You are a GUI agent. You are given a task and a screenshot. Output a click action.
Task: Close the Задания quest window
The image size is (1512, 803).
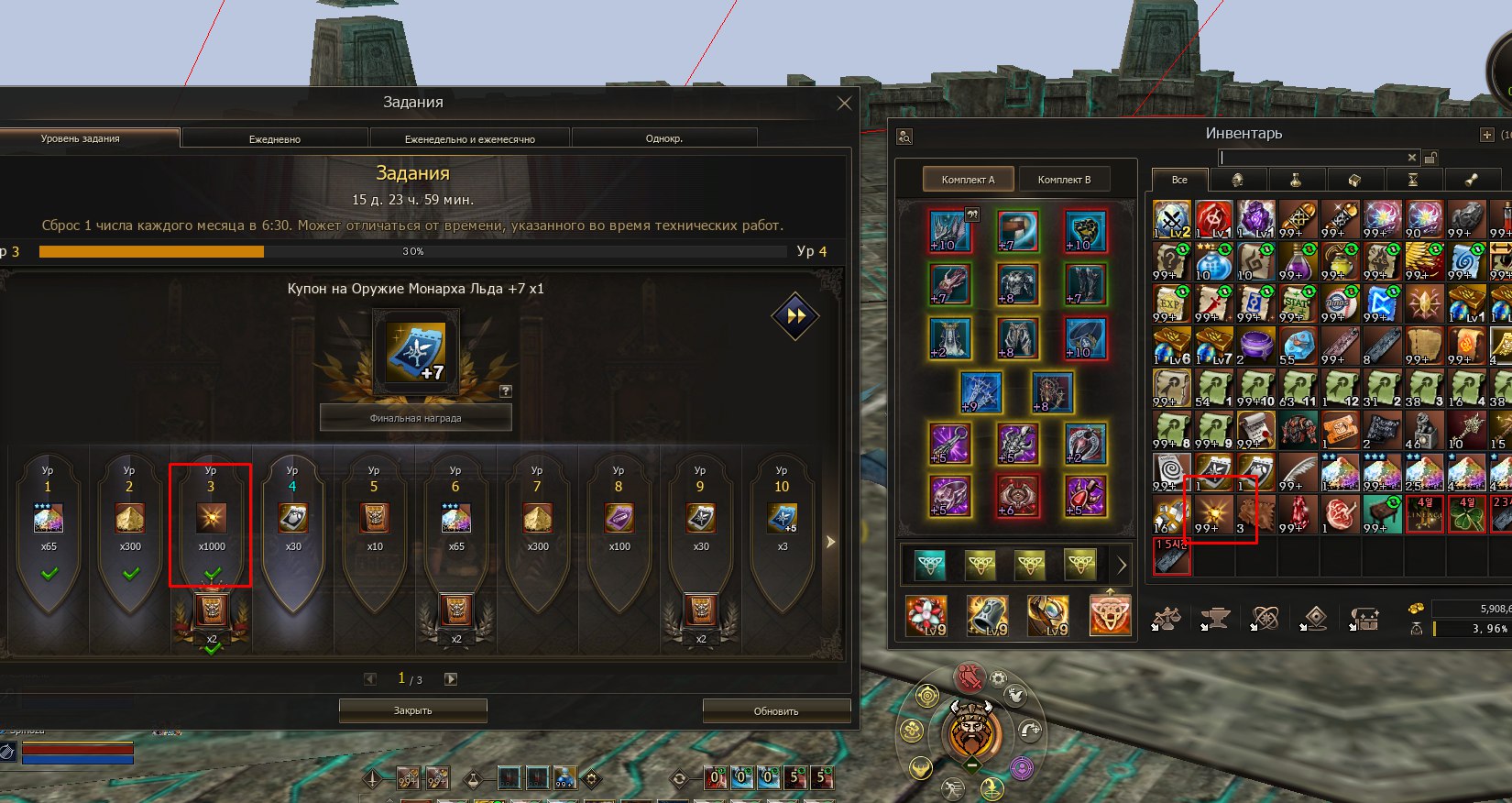pyautogui.click(x=844, y=104)
